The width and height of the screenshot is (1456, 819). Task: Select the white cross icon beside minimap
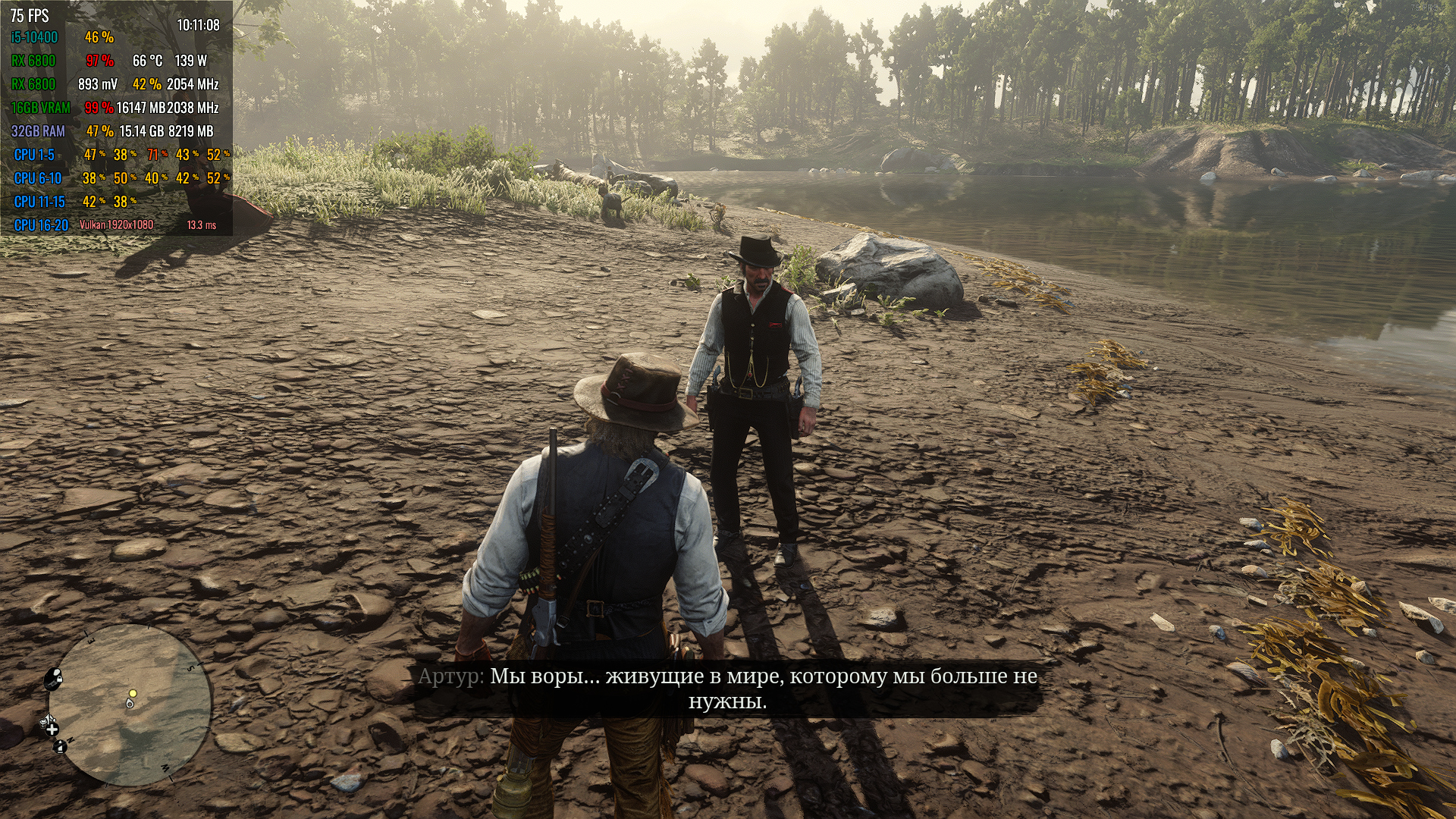(x=52, y=729)
